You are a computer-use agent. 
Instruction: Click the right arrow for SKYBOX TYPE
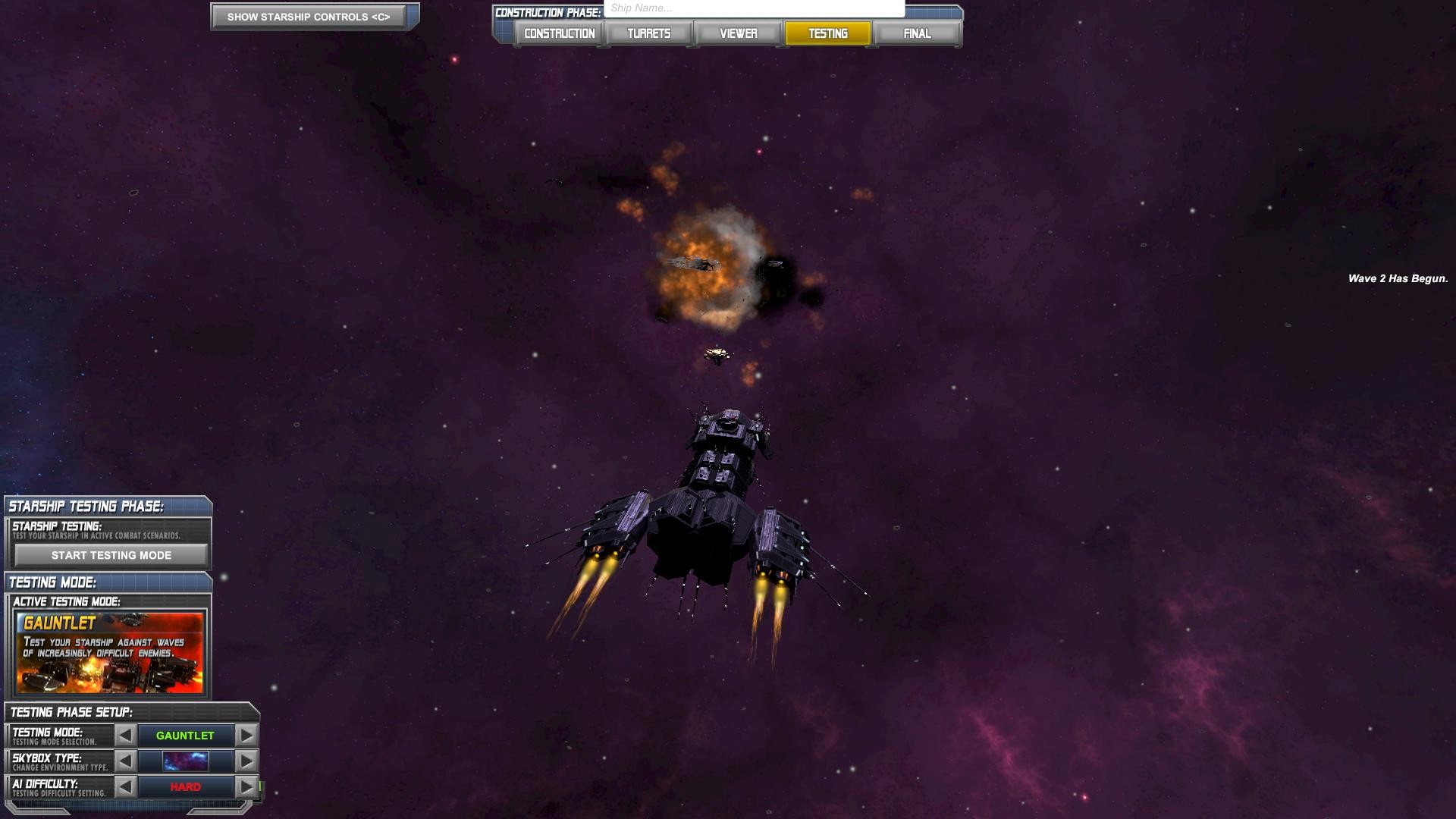coord(244,761)
